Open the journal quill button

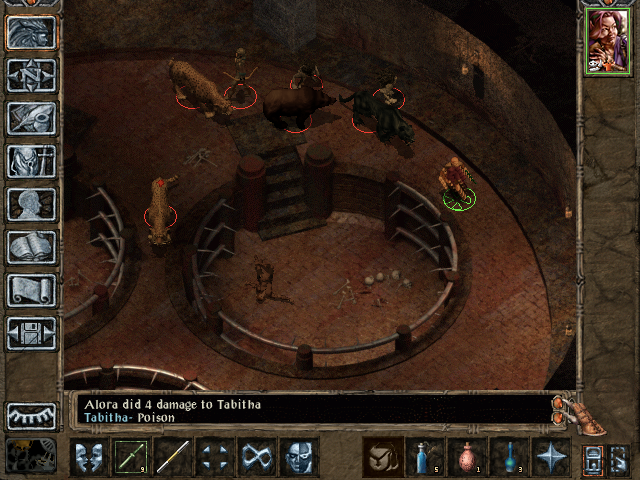pyautogui.click(x=31, y=118)
